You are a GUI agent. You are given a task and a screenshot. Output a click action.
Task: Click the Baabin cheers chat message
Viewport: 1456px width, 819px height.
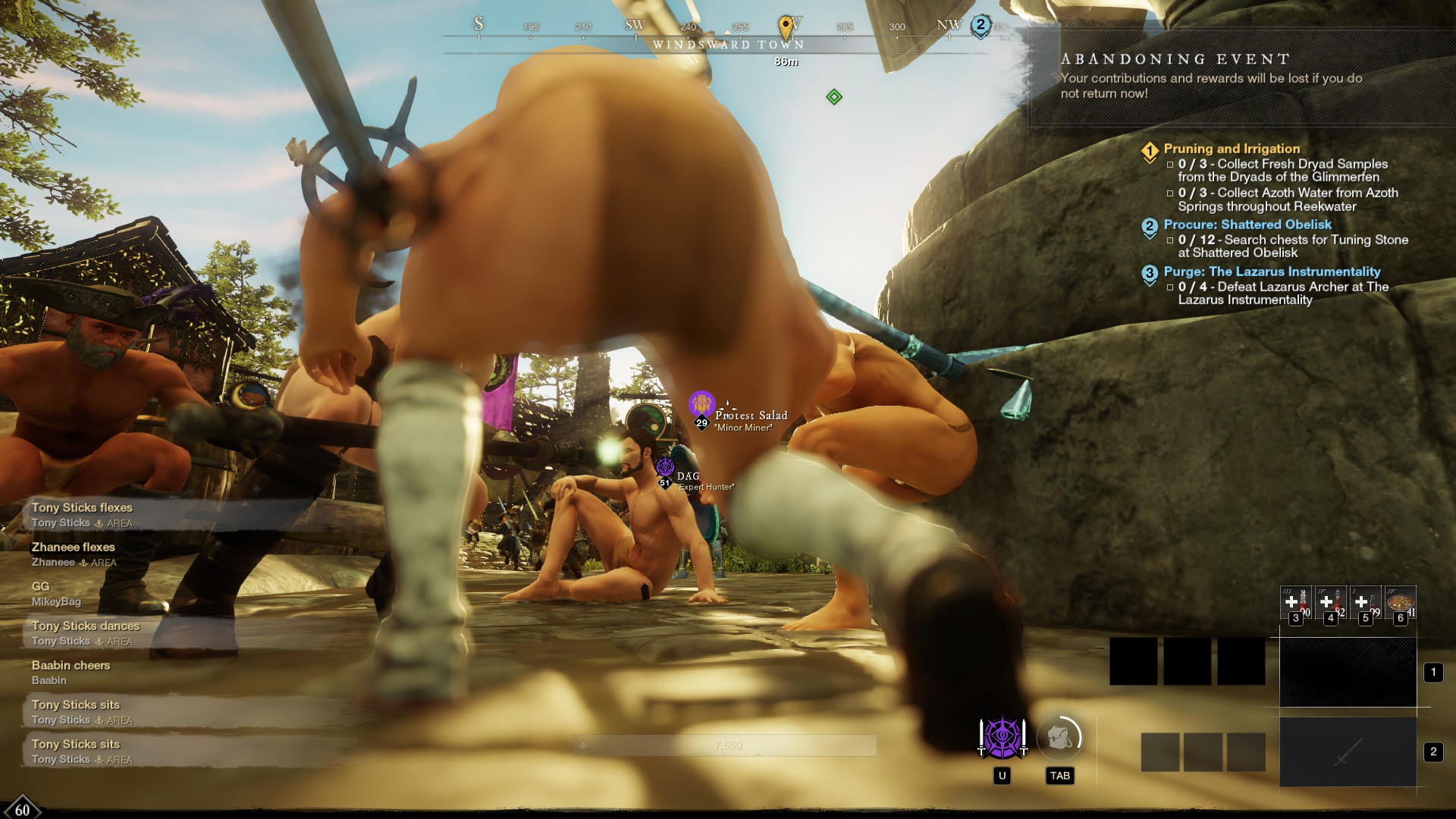click(71, 673)
